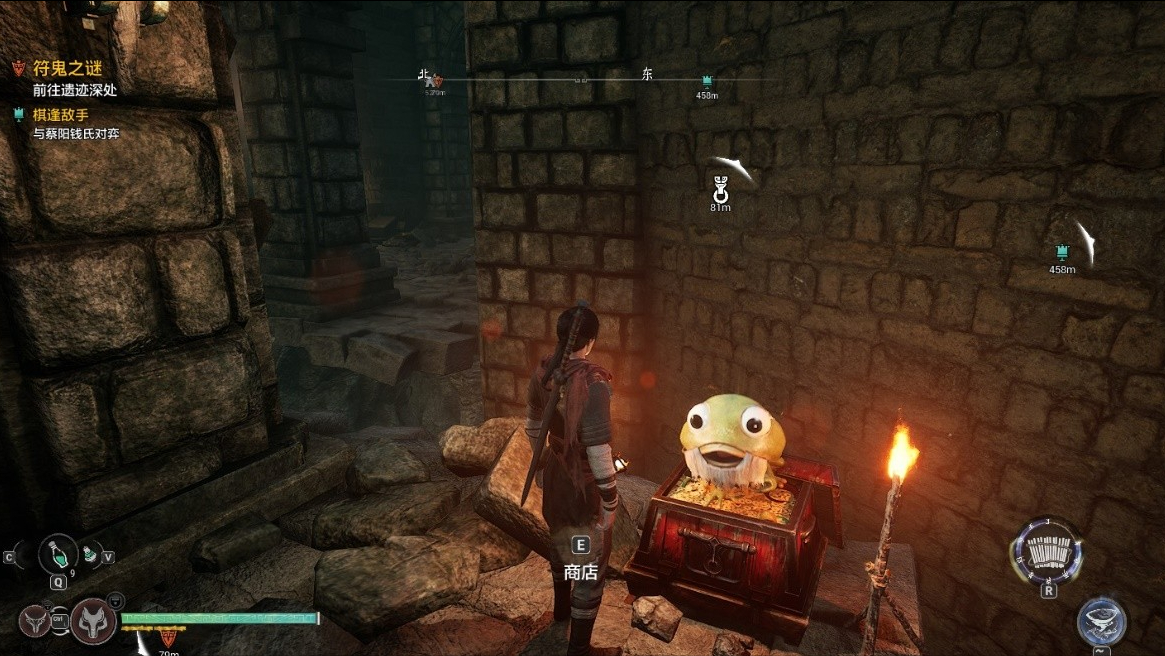Select the small green flask item

(x=90, y=553)
